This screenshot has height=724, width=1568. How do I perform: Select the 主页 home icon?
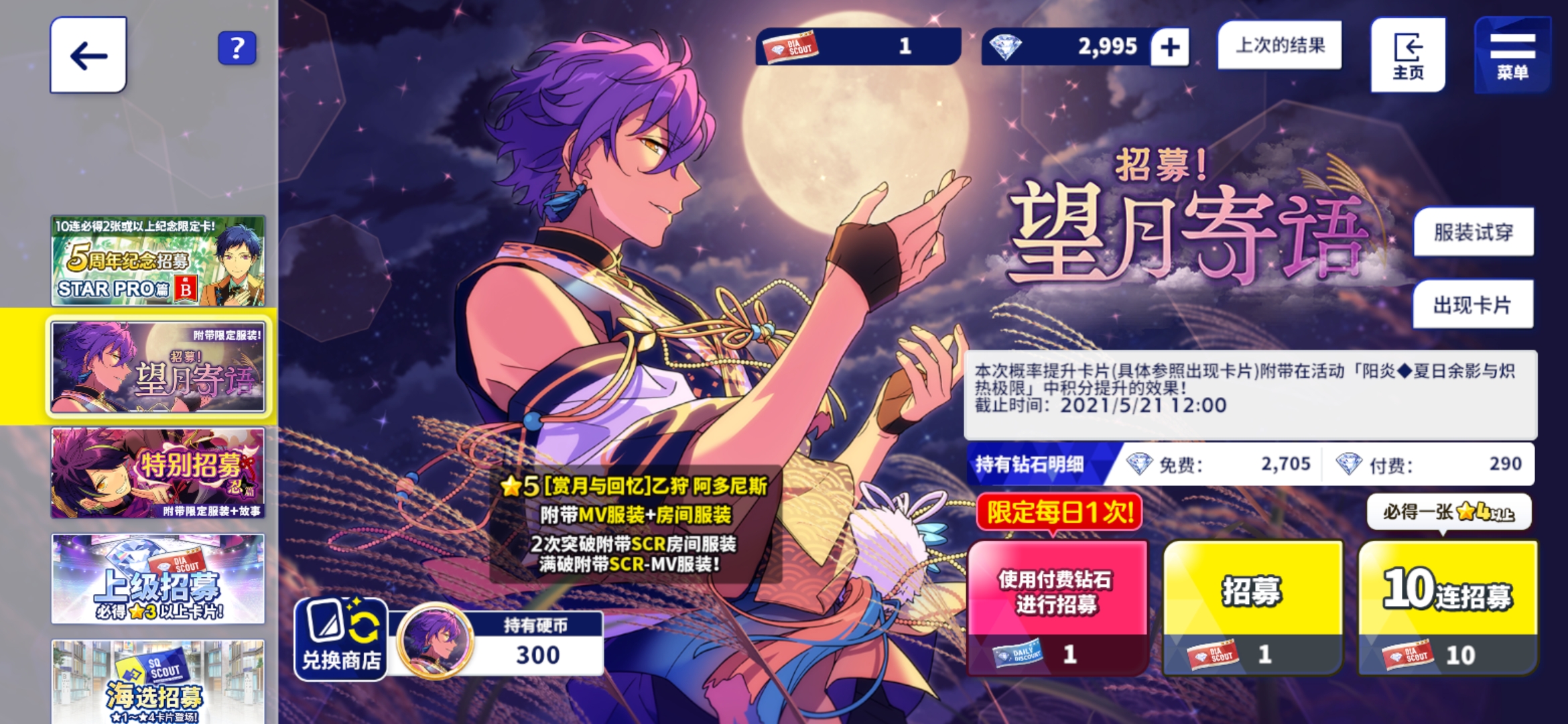[x=1407, y=54]
